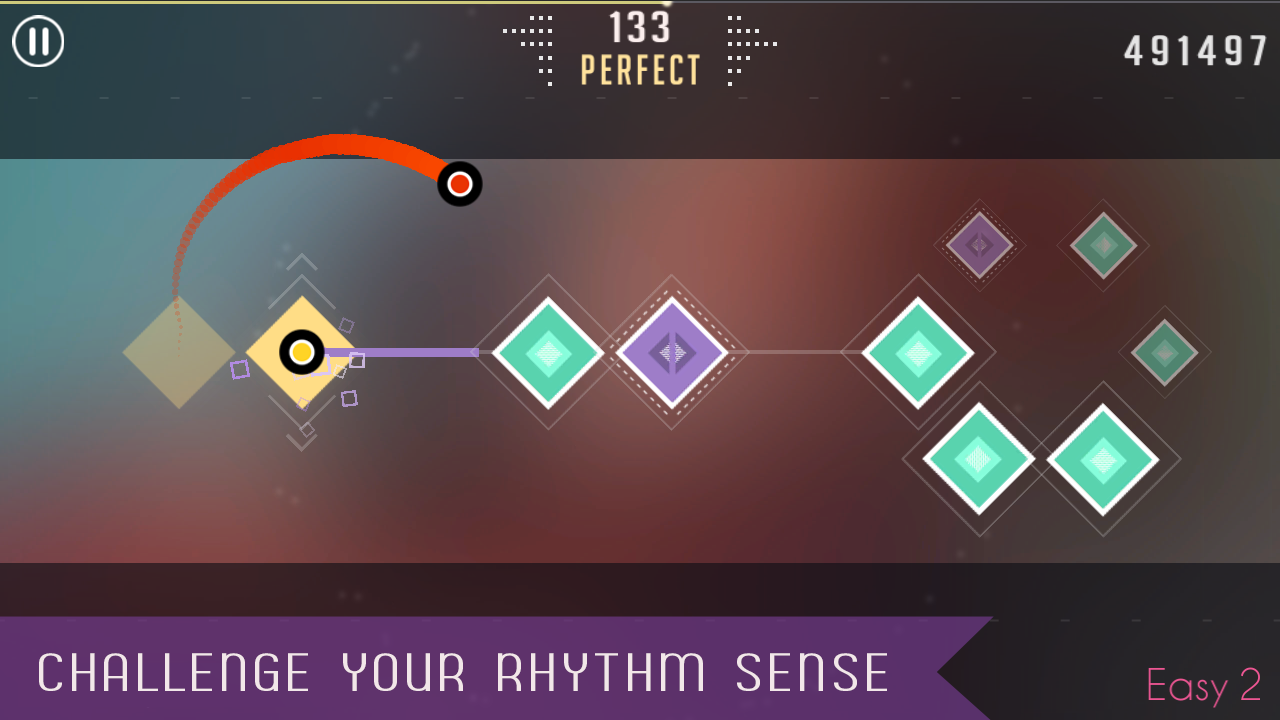
Task: Click the Easy 2 difficulty label
Action: pos(1203,686)
